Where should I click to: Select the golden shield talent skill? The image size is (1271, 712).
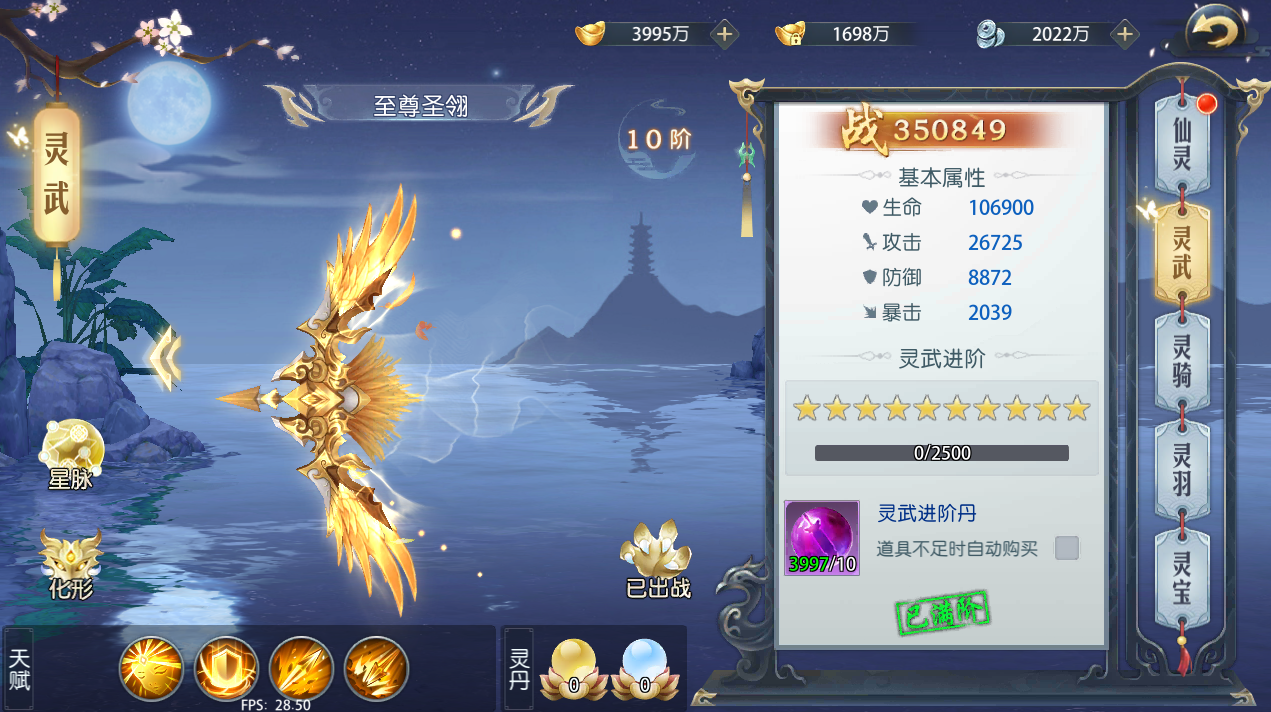[x=226, y=668]
